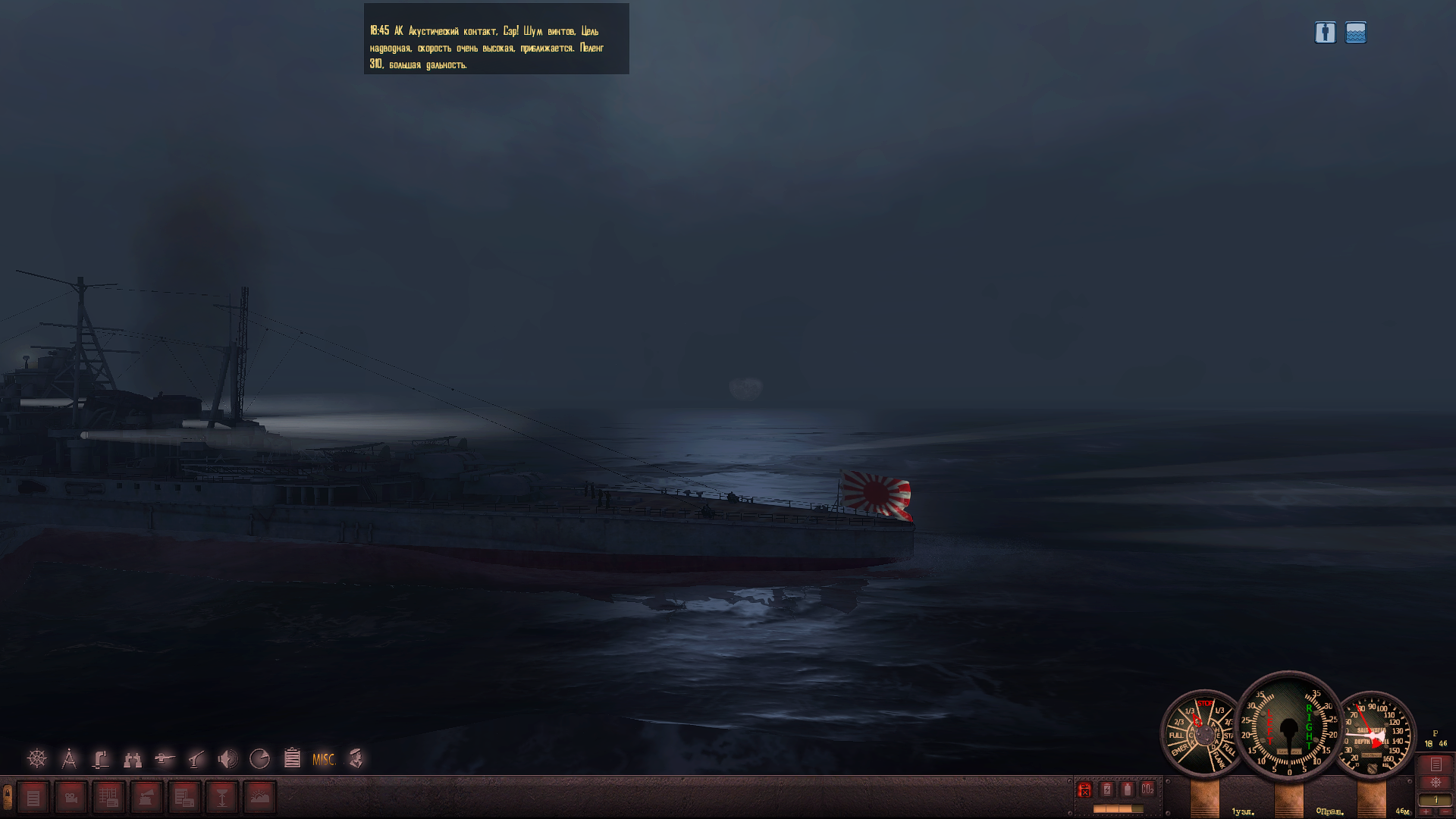Set engine telegraph to STOP
This screenshot has height=819, width=1456.
click(1205, 705)
